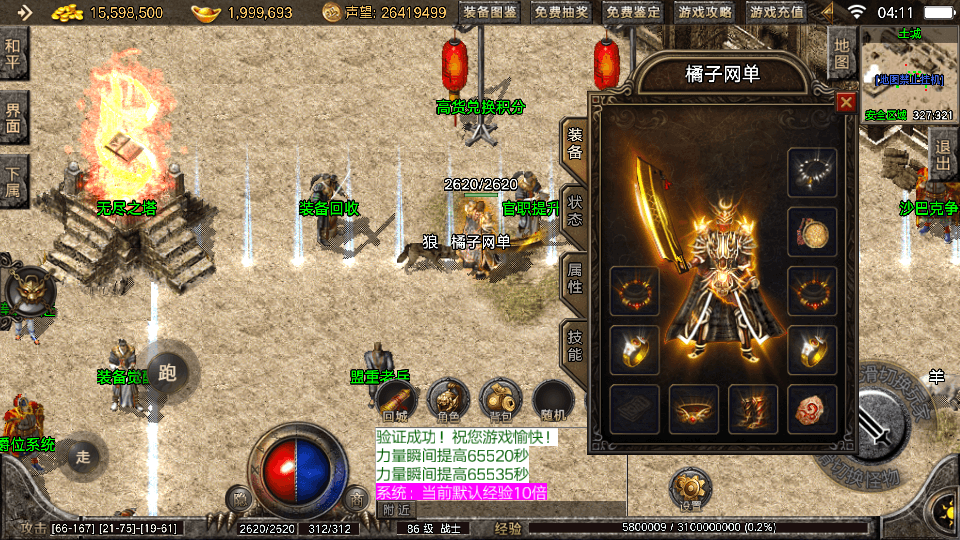Select the 装备 equipment tab
This screenshot has width=960, height=540.
575,143
